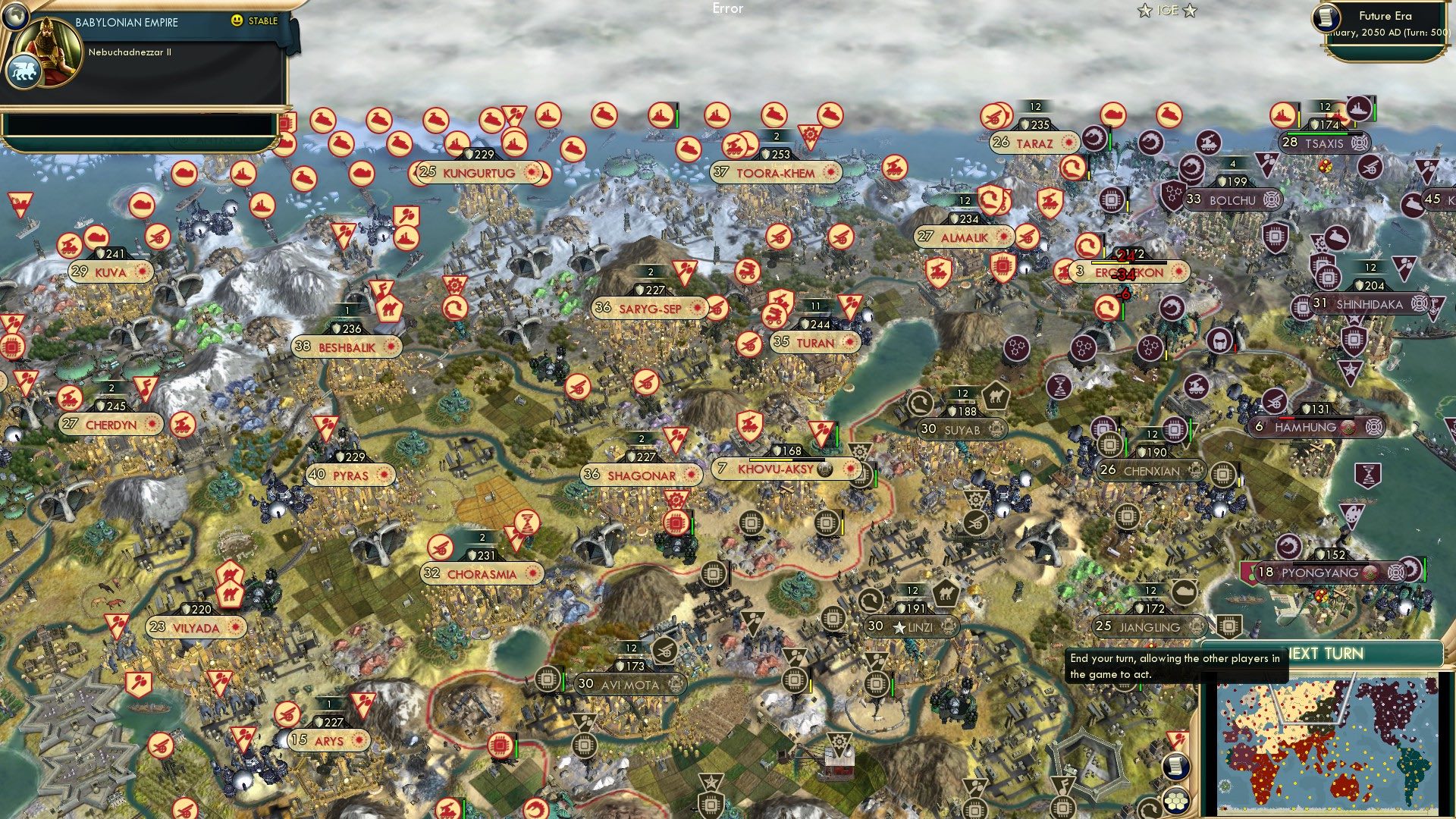Select the artillery unit icon near Cherdyn
This screenshot has width=1456, height=819.
[x=70, y=397]
